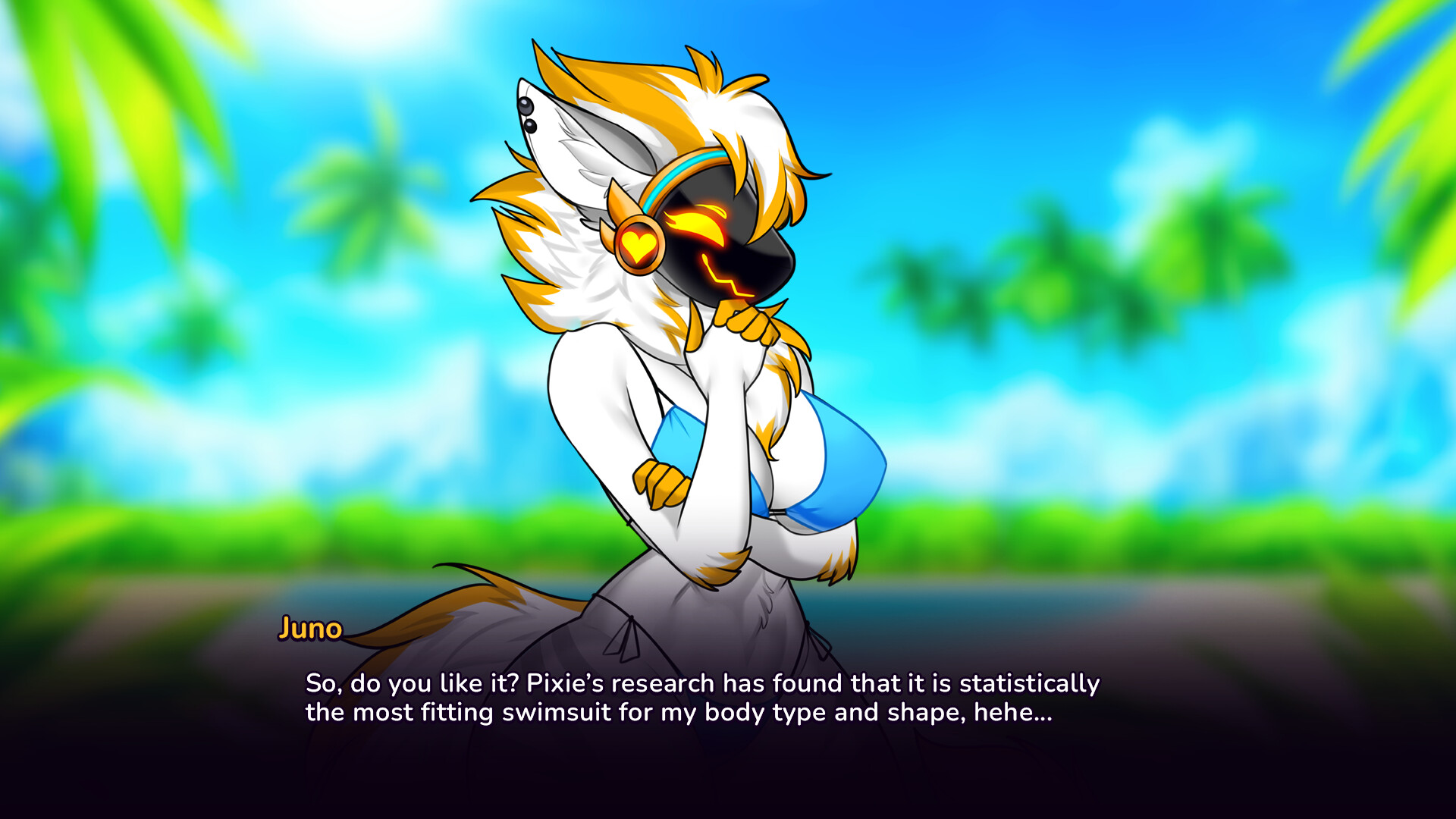This screenshot has height=819, width=1456.
Task: Click the character name label Juno
Action: [309, 629]
